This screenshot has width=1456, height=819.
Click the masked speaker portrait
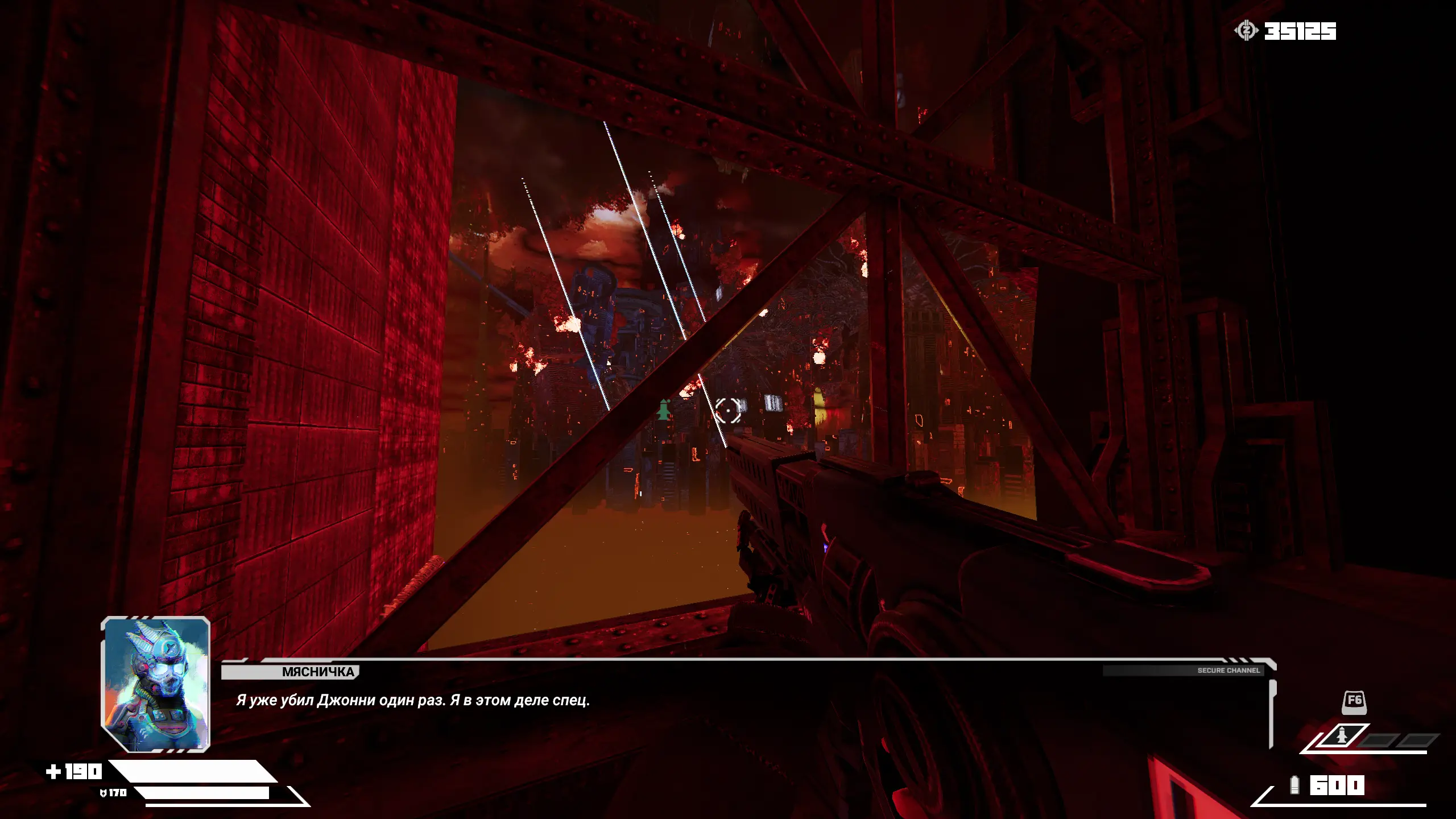tap(156, 684)
